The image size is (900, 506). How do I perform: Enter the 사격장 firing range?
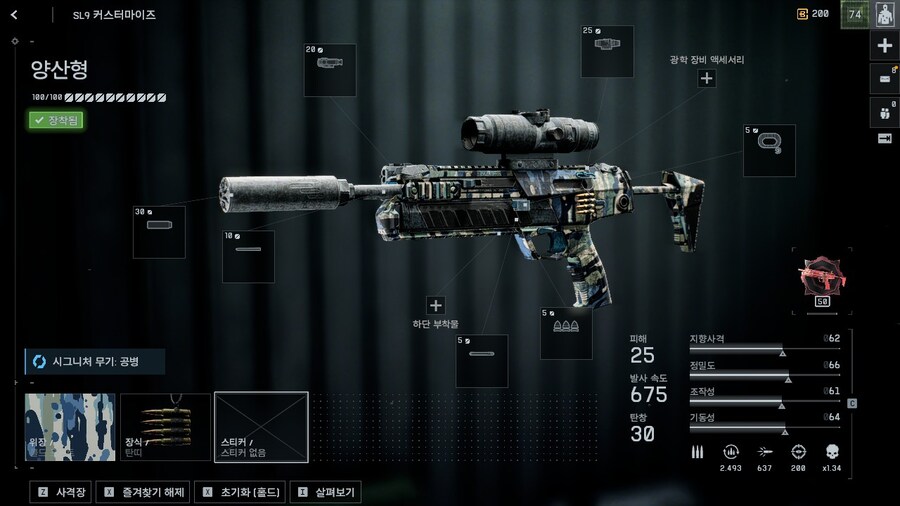pyautogui.click(x=61, y=492)
